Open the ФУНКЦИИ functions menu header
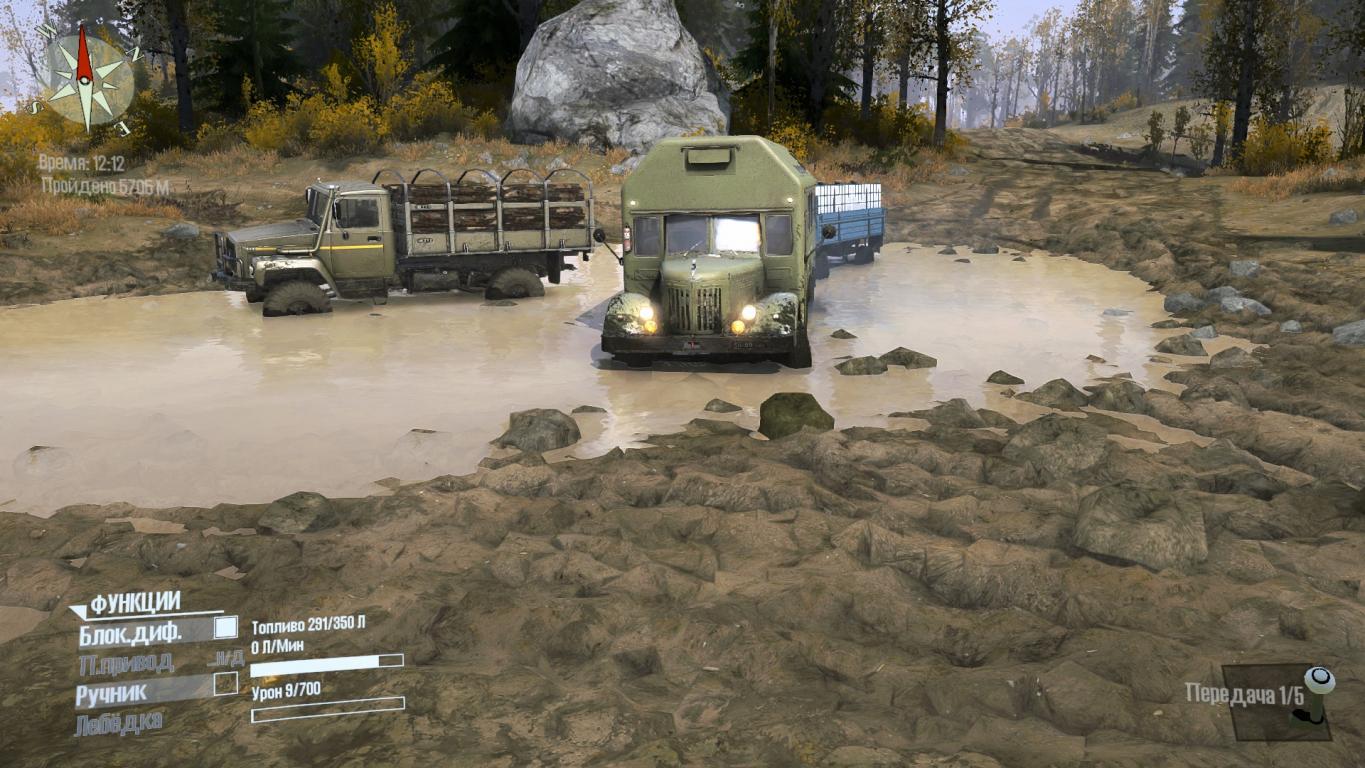This screenshot has width=1365, height=768. pyautogui.click(x=135, y=603)
